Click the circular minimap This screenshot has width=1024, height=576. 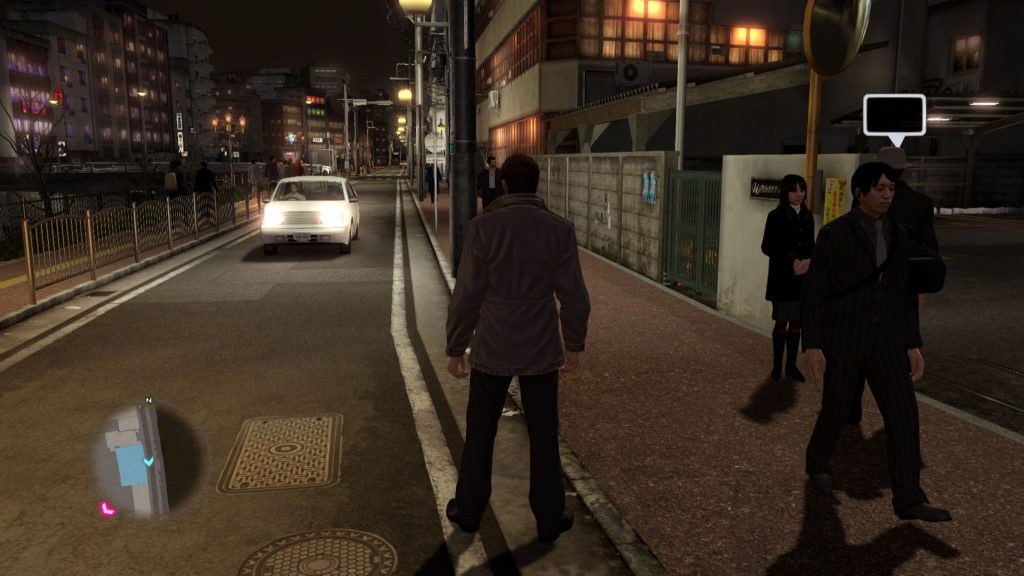(148, 460)
